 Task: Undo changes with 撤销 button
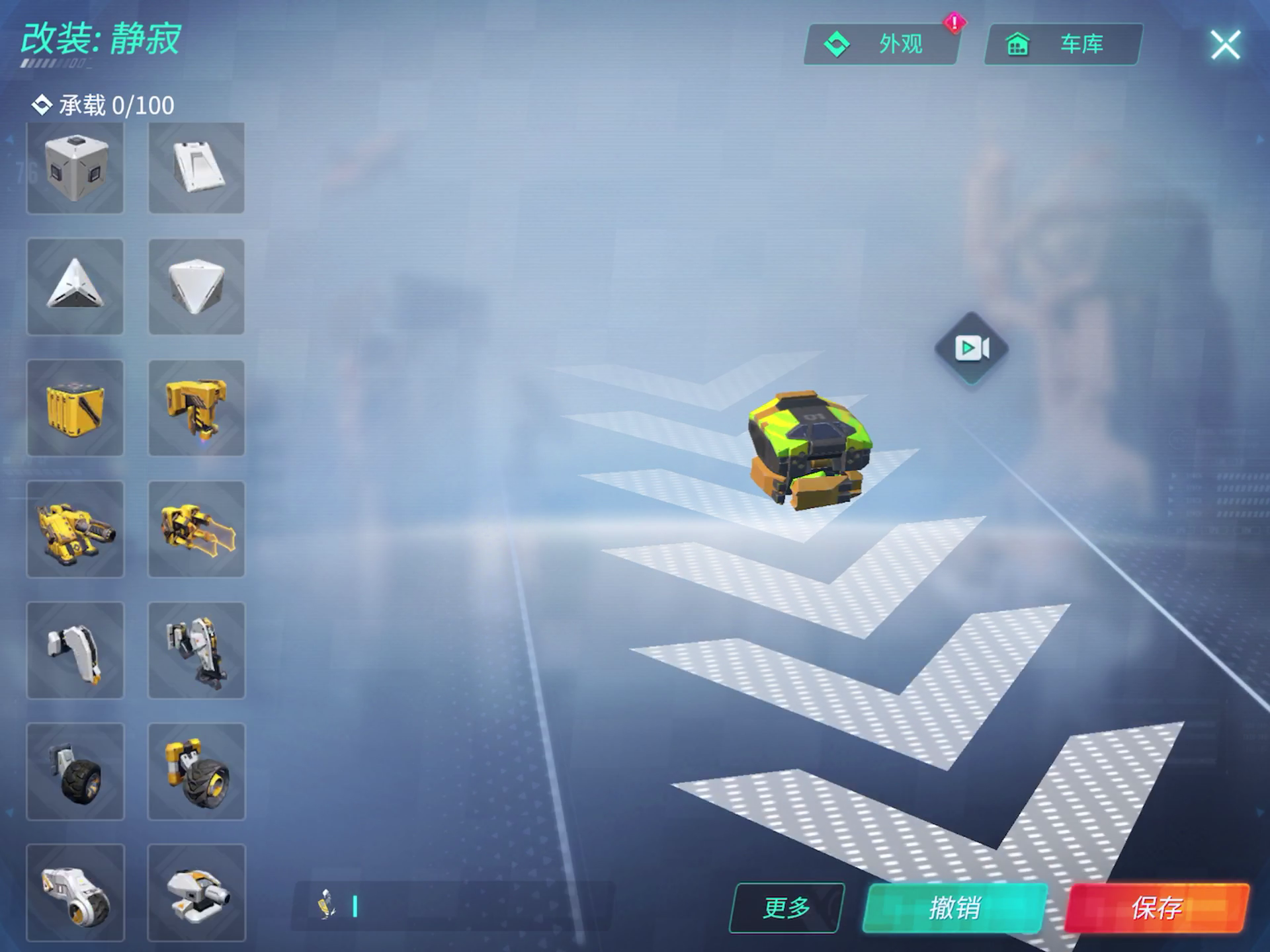coord(954,908)
